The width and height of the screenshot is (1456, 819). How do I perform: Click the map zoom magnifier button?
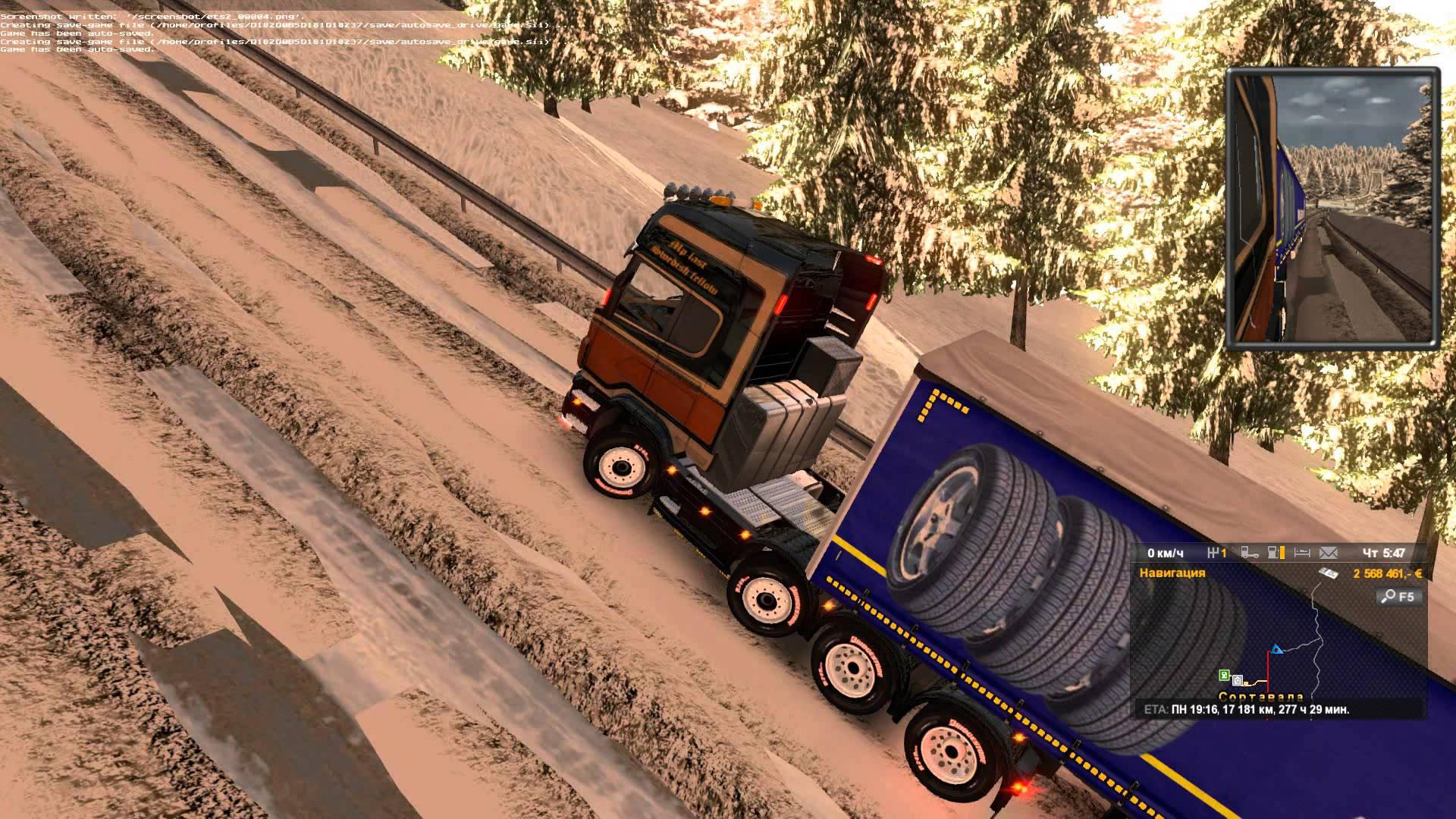(x=1398, y=597)
